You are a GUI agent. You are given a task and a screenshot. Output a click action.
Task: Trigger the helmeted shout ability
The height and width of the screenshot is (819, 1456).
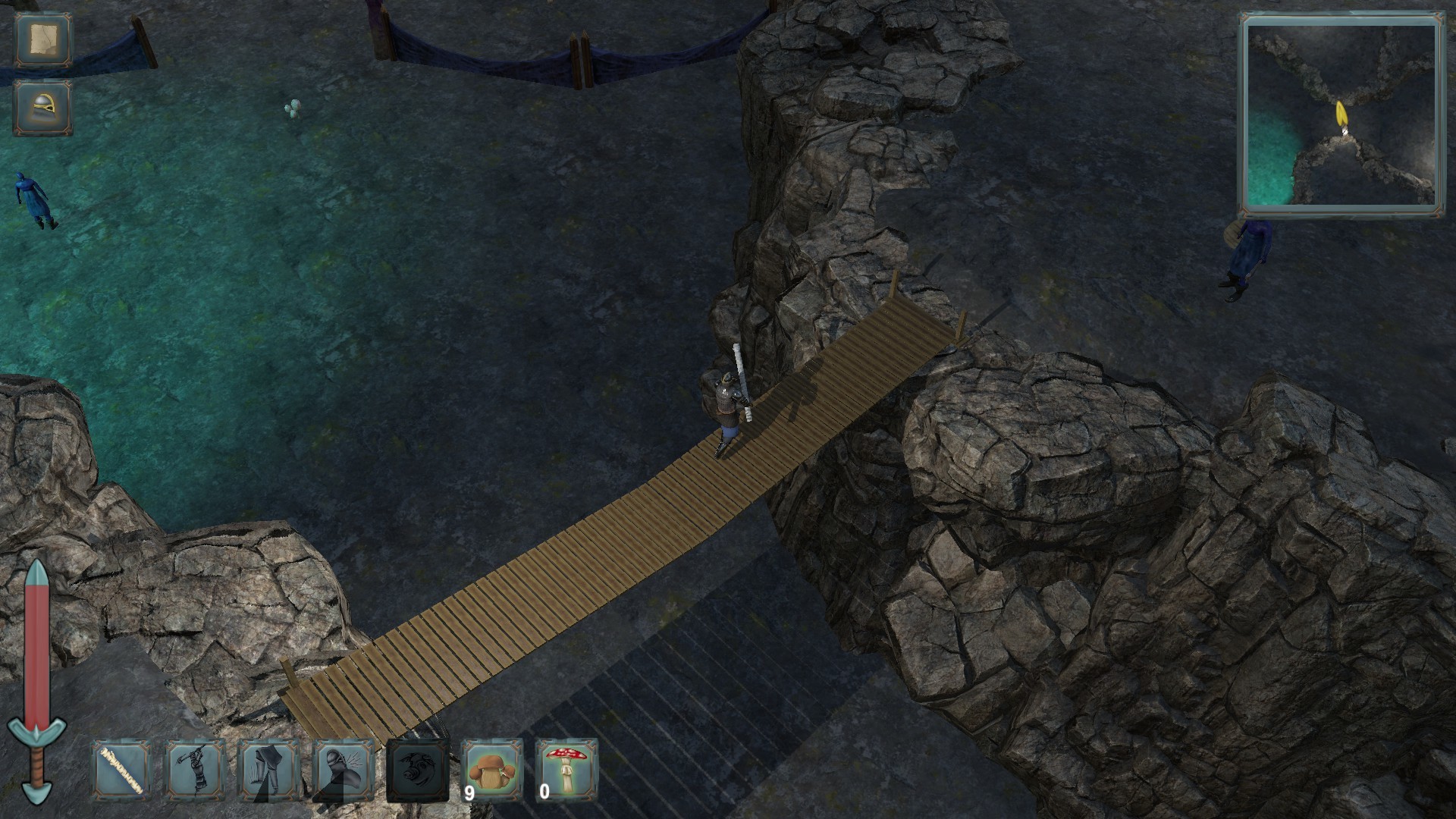[x=343, y=771]
